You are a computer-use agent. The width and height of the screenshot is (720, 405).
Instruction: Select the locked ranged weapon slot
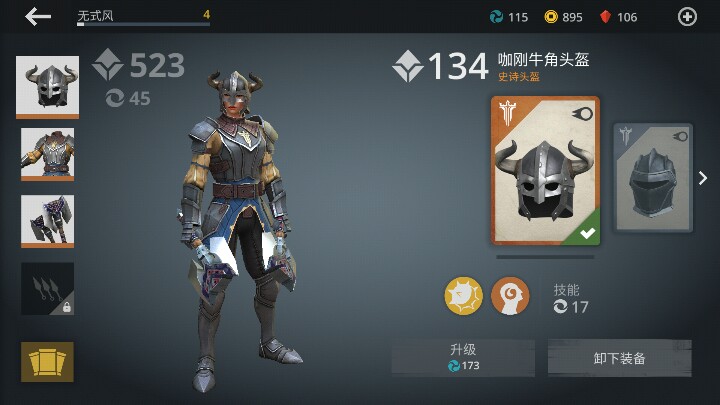[x=47, y=288]
